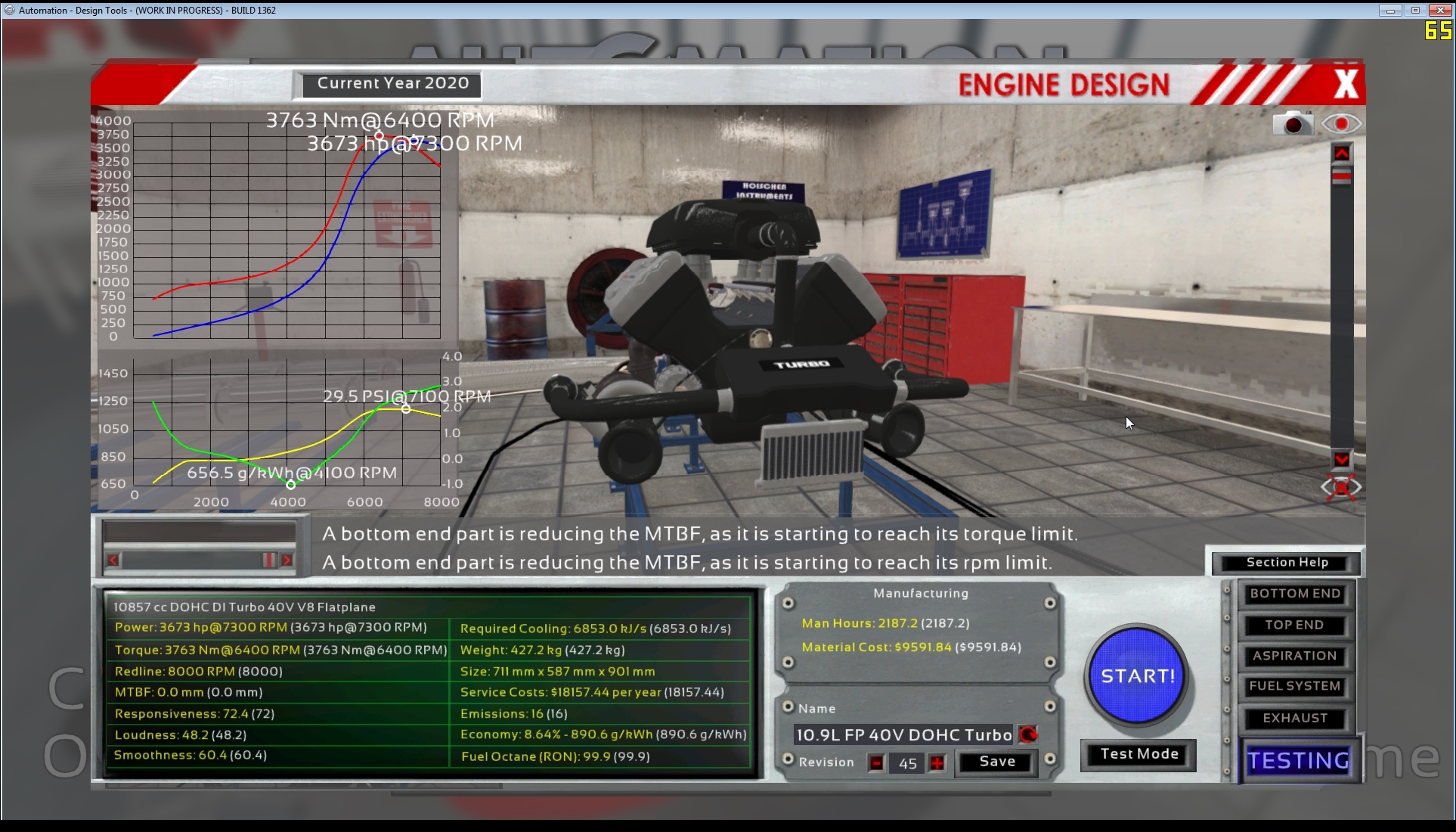The height and width of the screenshot is (832, 1456).
Task: Click the red up arrow above the vertical slider
Action: [x=1342, y=154]
